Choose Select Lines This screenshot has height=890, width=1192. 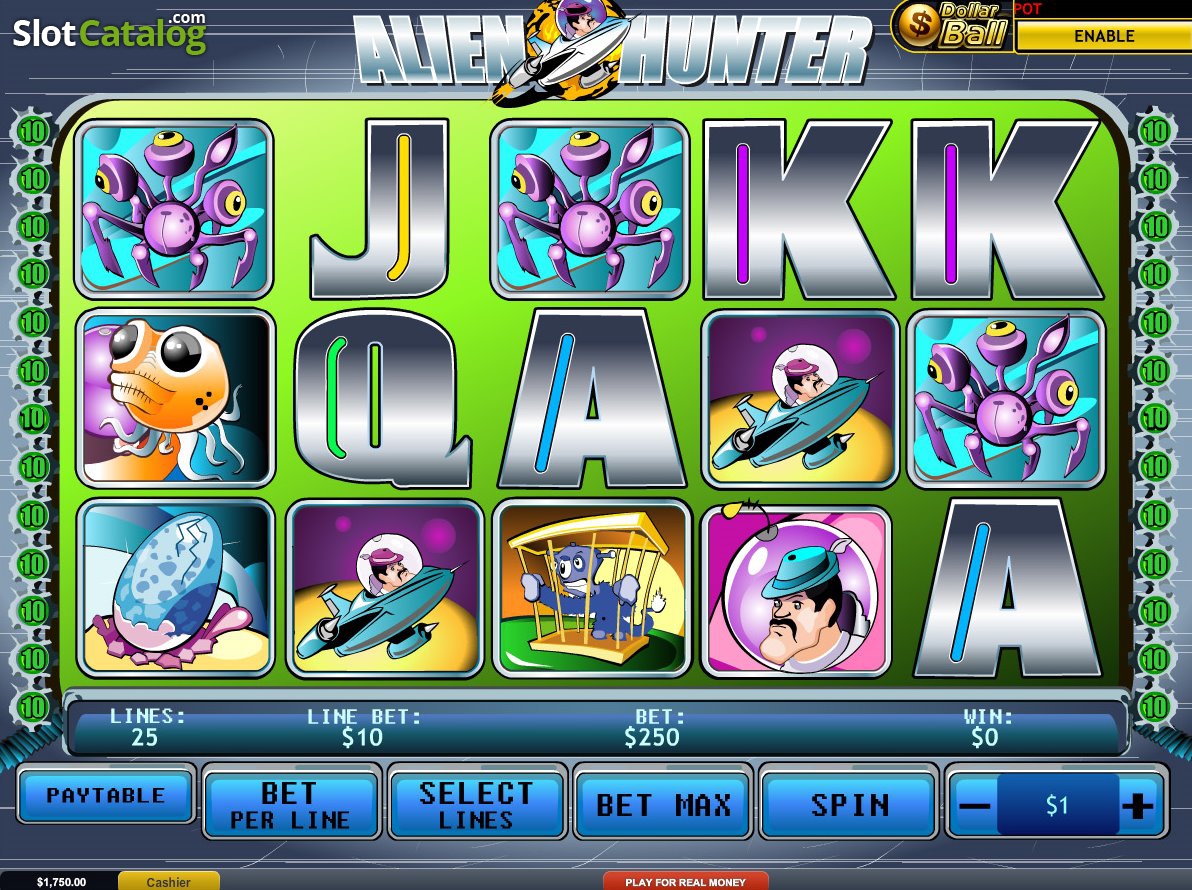click(x=476, y=805)
